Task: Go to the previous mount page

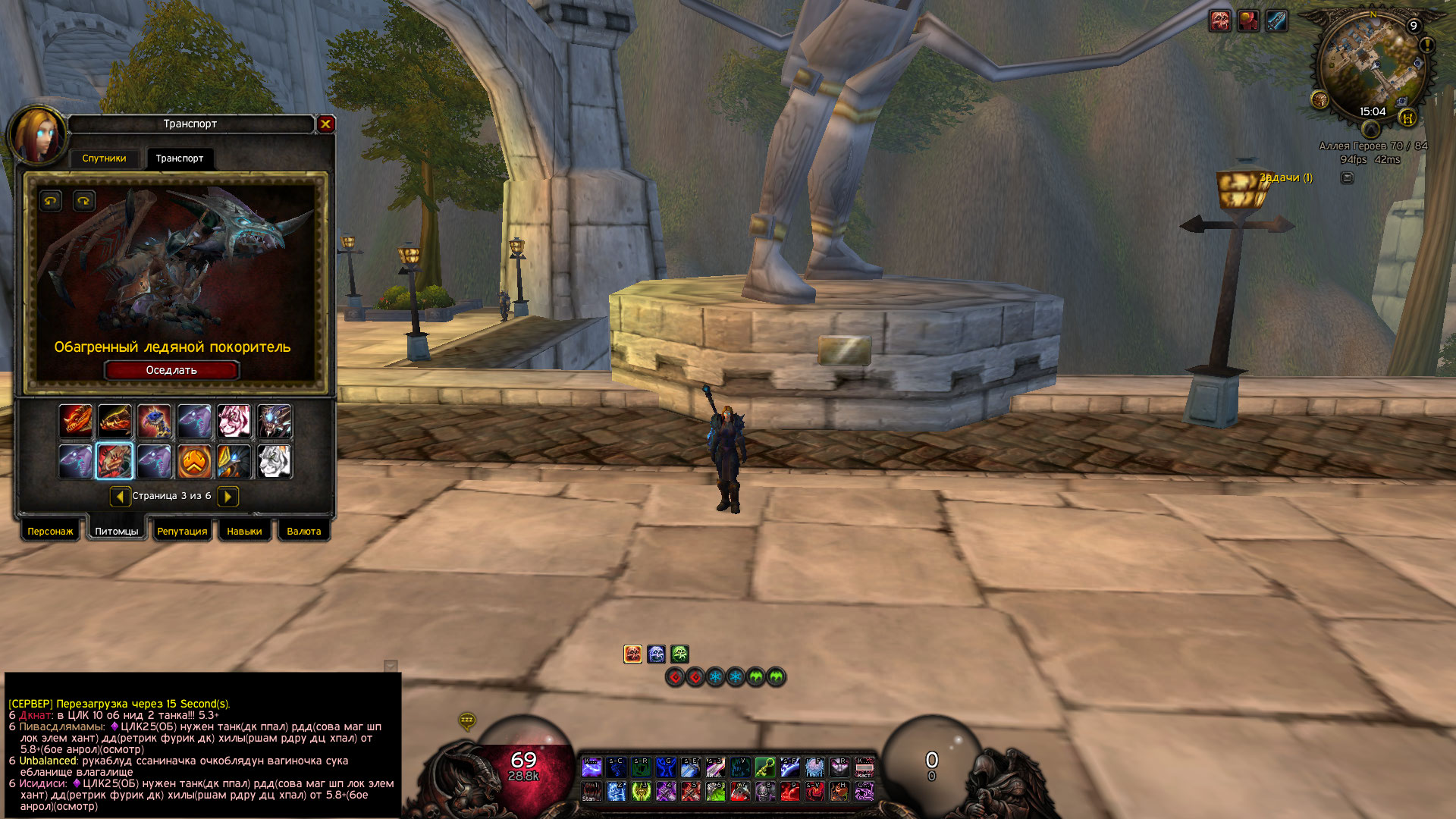Action: coord(120,496)
